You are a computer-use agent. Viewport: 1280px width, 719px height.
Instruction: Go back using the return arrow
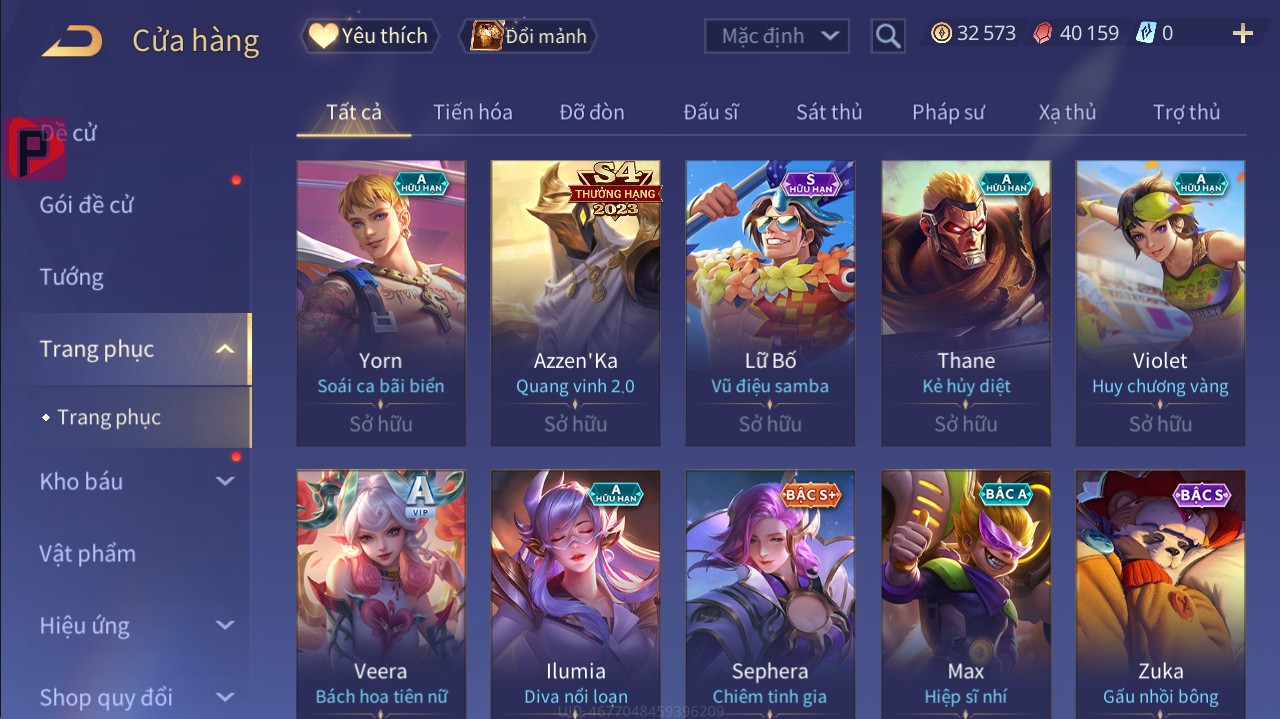tap(72, 40)
